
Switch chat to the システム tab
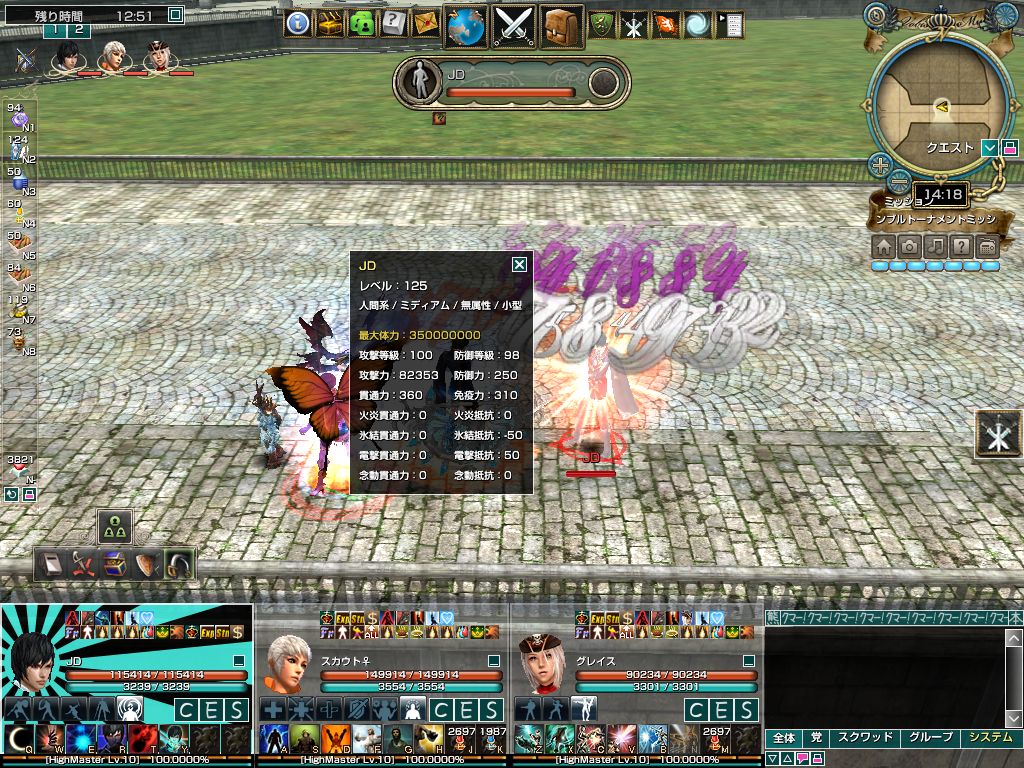pyautogui.click(x=989, y=738)
